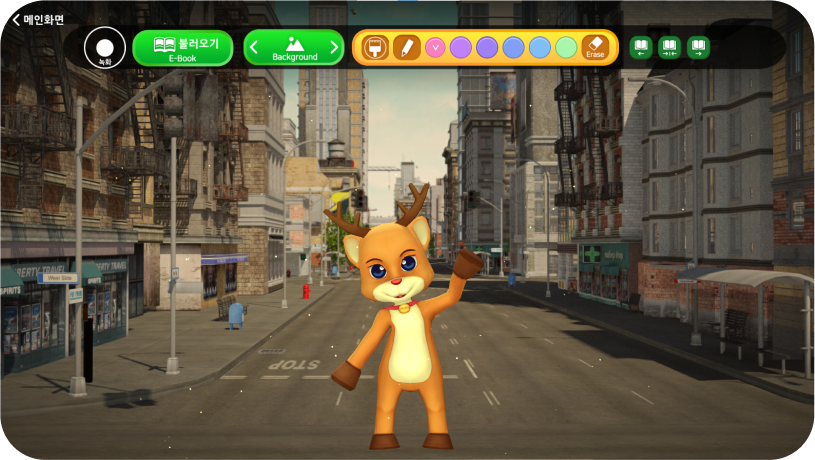Switch to the next background
The height and width of the screenshot is (460, 815).
tap(334, 48)
